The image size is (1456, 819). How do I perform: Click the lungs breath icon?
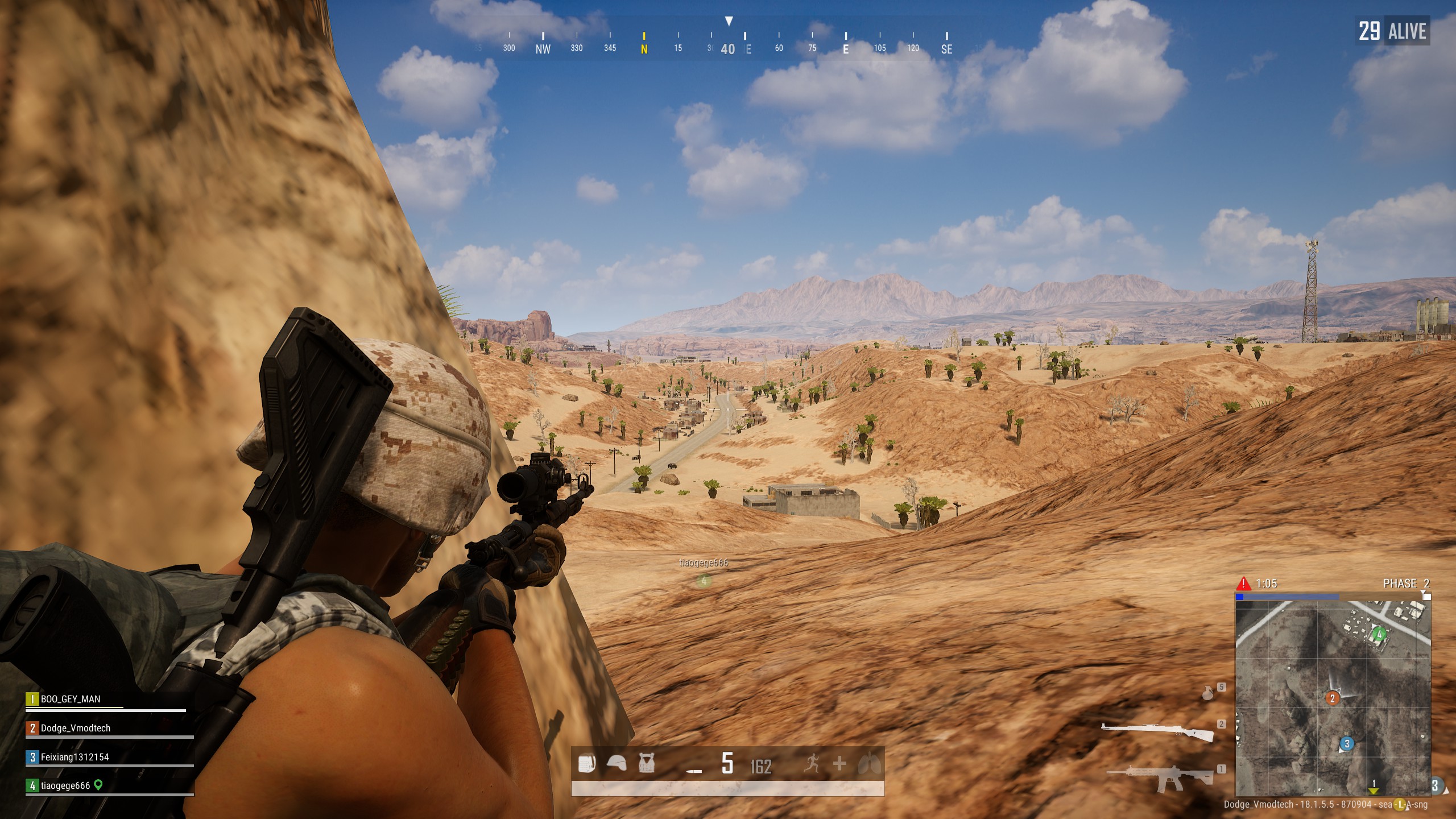point(870,763)
